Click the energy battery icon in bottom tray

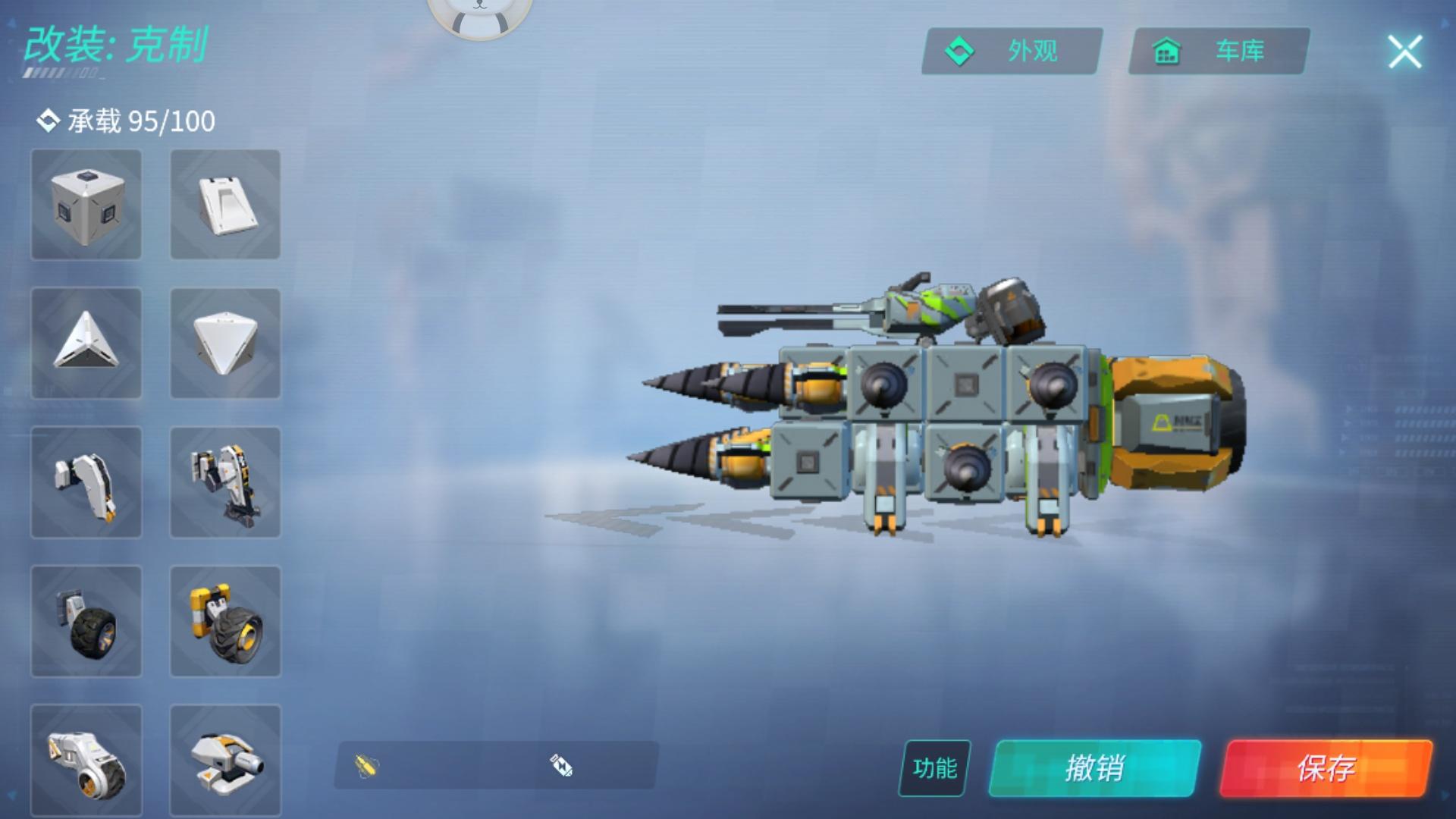(558, 767)
